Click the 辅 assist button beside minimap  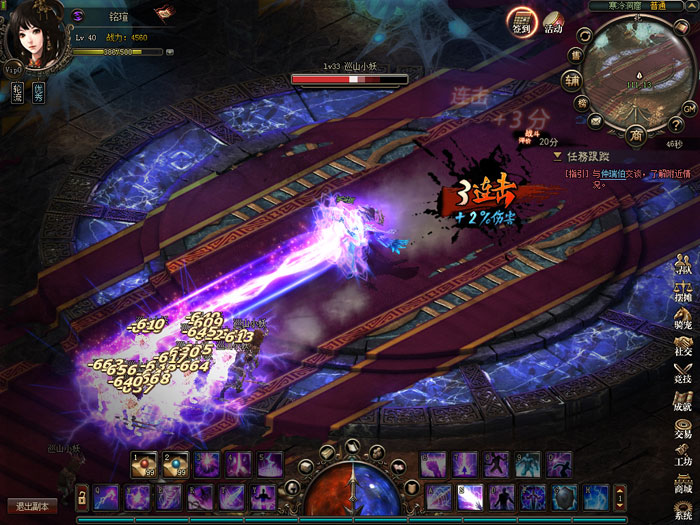(x=571, y=80)
